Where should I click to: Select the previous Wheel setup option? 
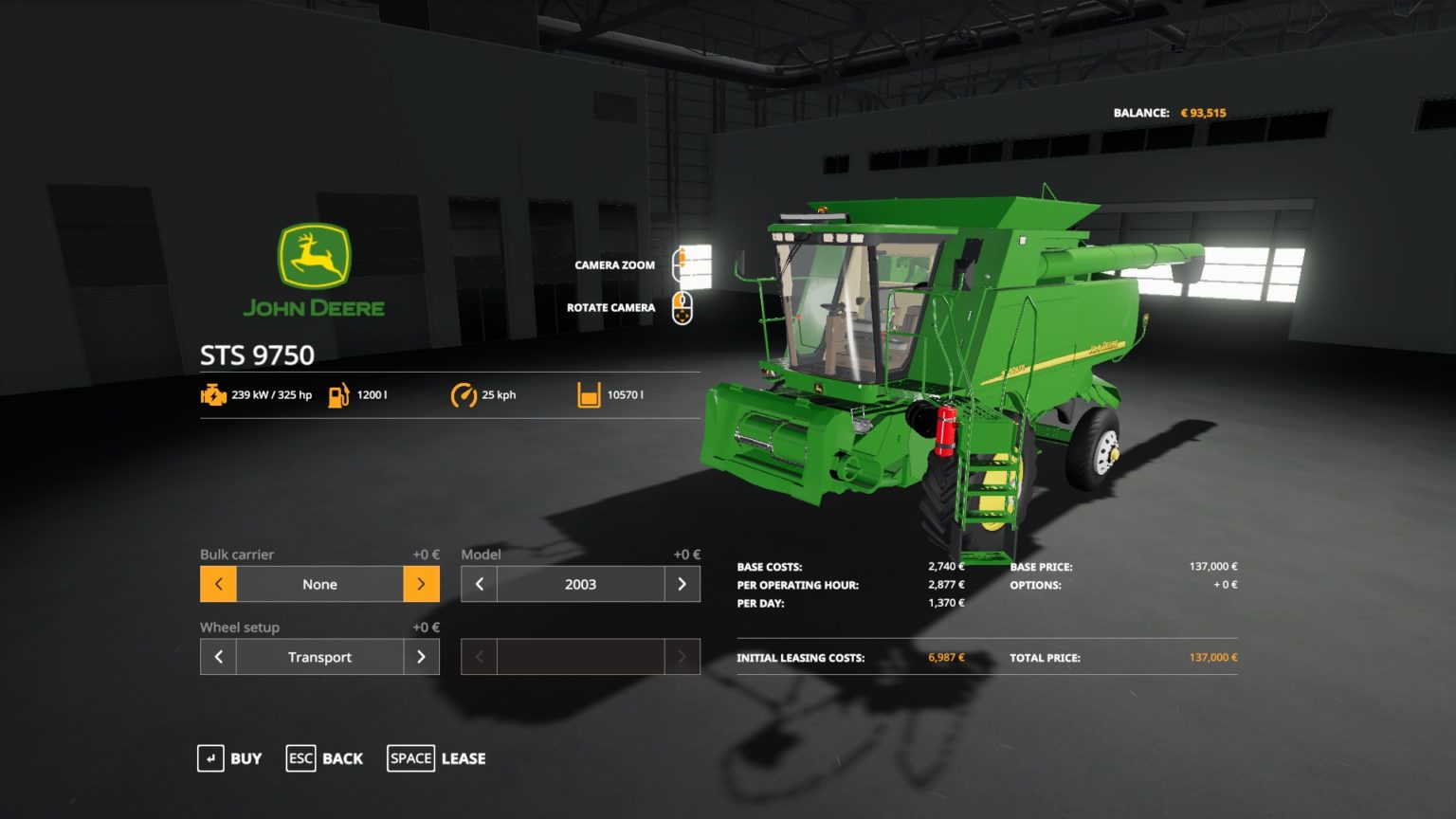pos(217,656)
